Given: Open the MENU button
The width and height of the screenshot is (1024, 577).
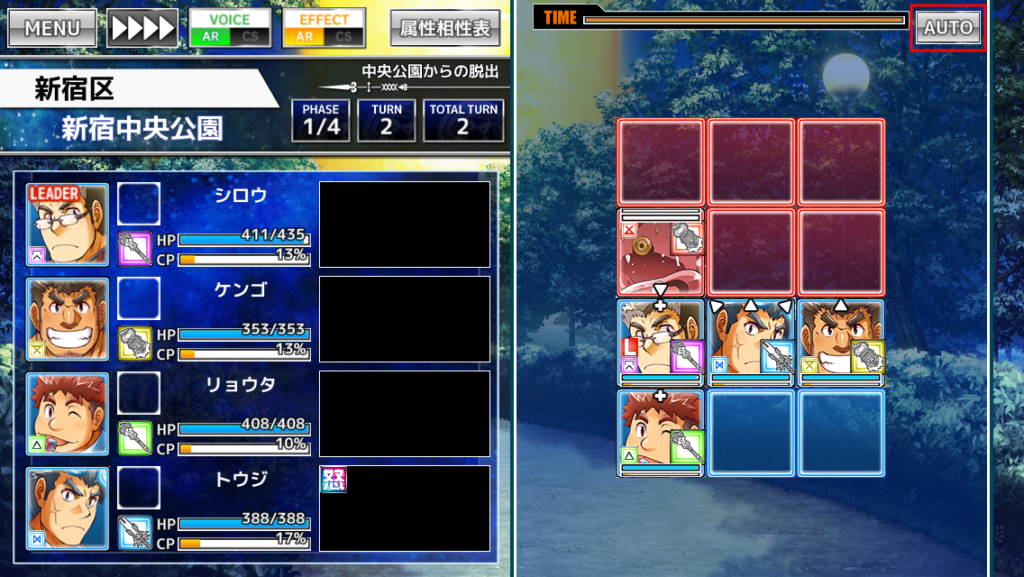Looking at the screenshot, I should point(52,28).
